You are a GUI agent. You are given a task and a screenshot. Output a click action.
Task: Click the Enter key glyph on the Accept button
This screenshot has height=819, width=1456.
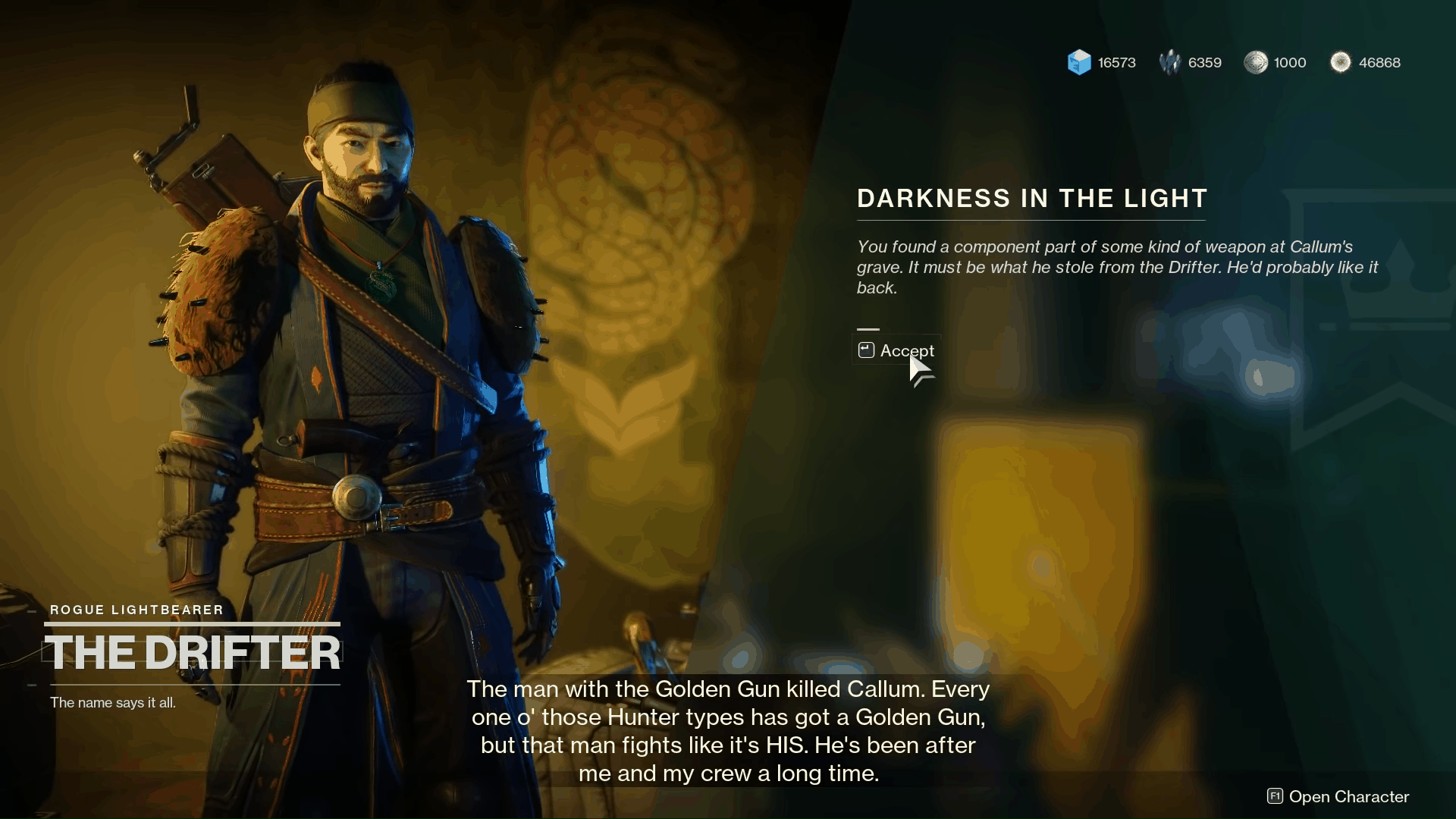(x=865, y=350)
